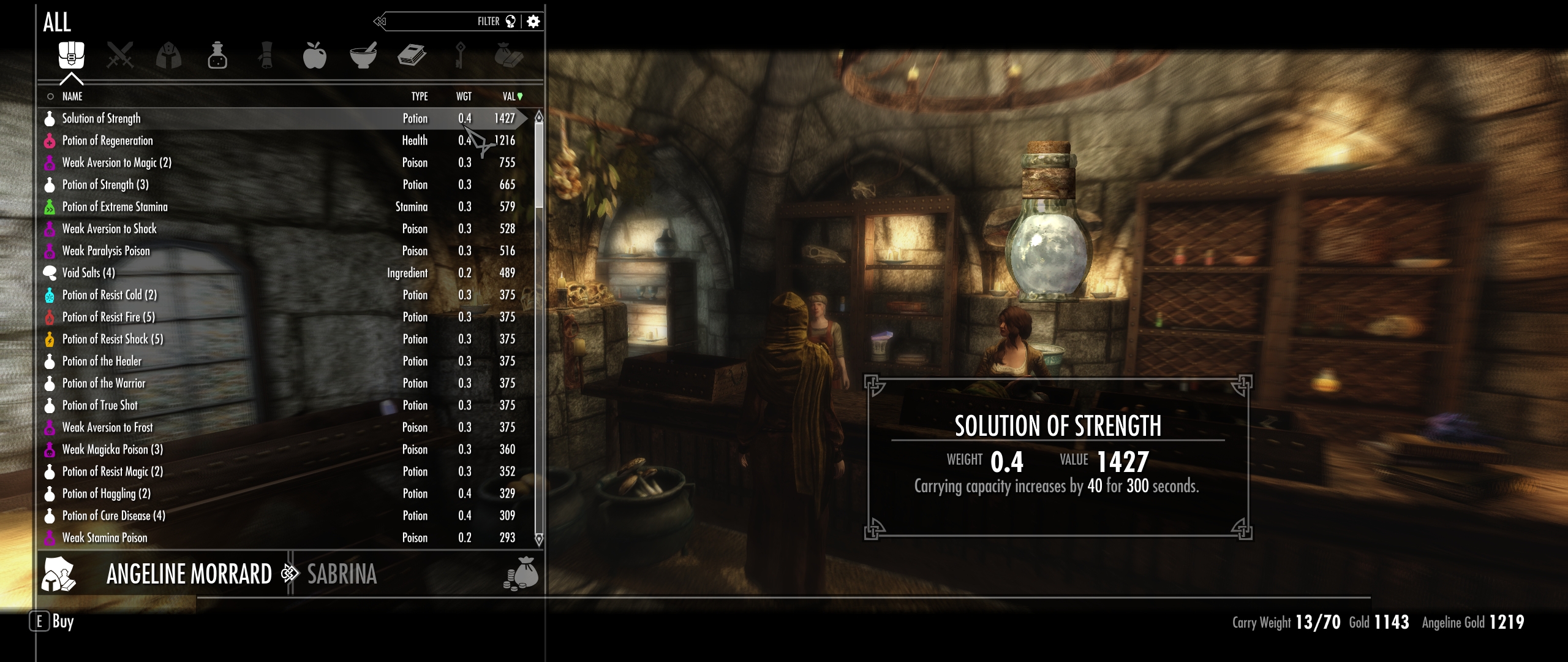Select Potion of Haggling item
The width and height of the screenshot is (1568, 662).
pos(106,493)
